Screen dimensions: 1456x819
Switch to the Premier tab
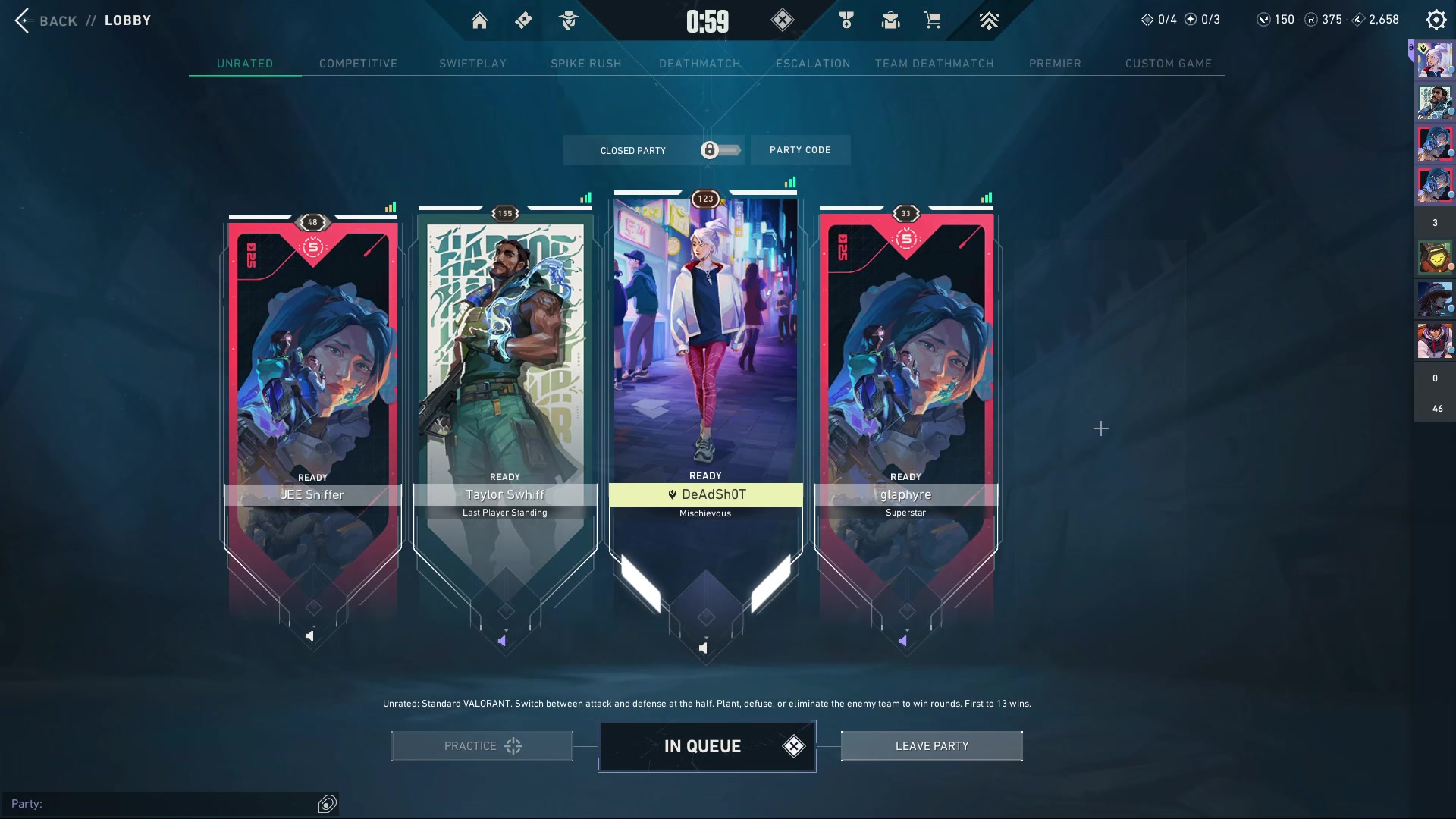(1055, 64)
